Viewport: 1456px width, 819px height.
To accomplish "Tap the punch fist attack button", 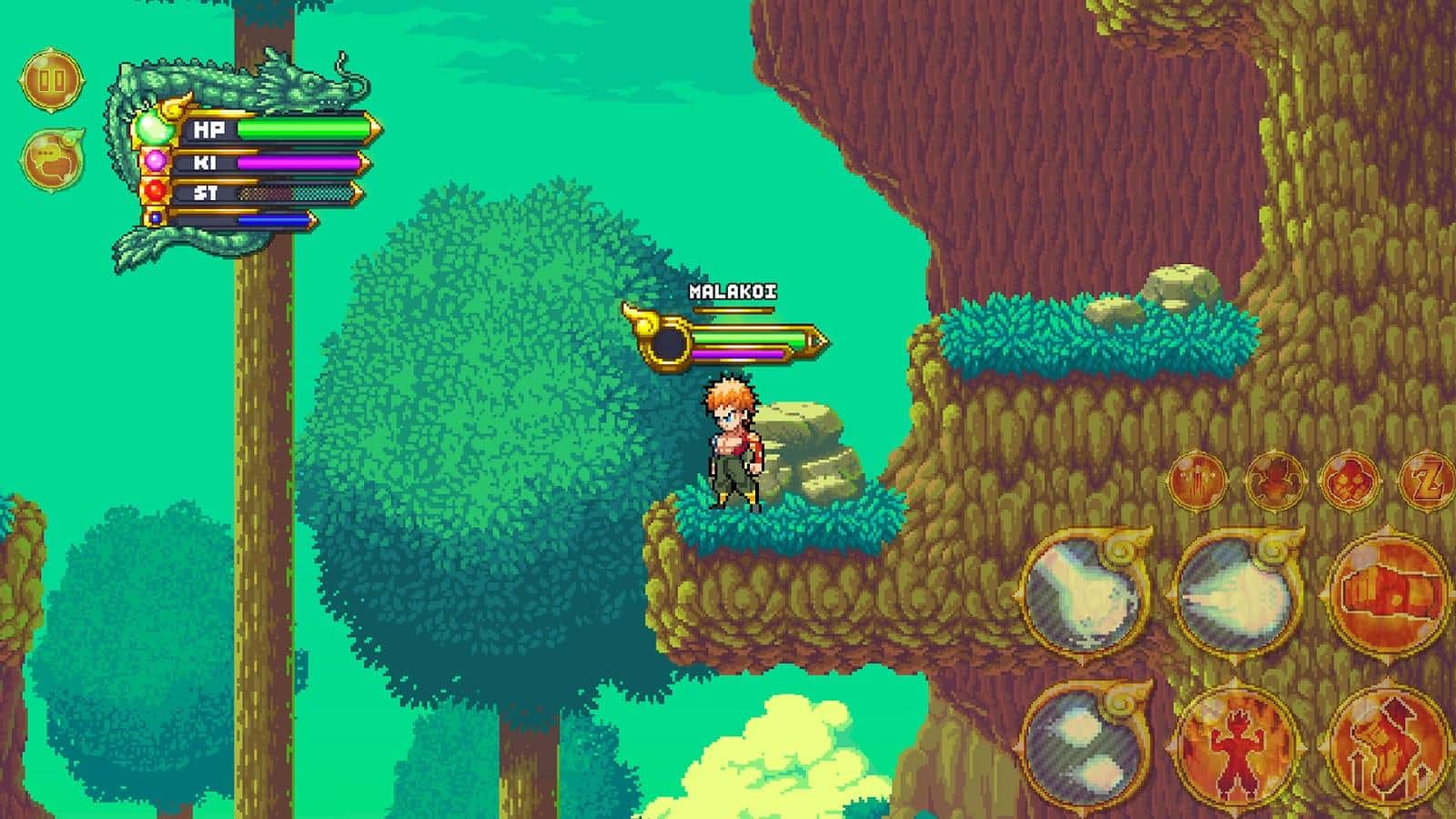I will coord(1388,593).
